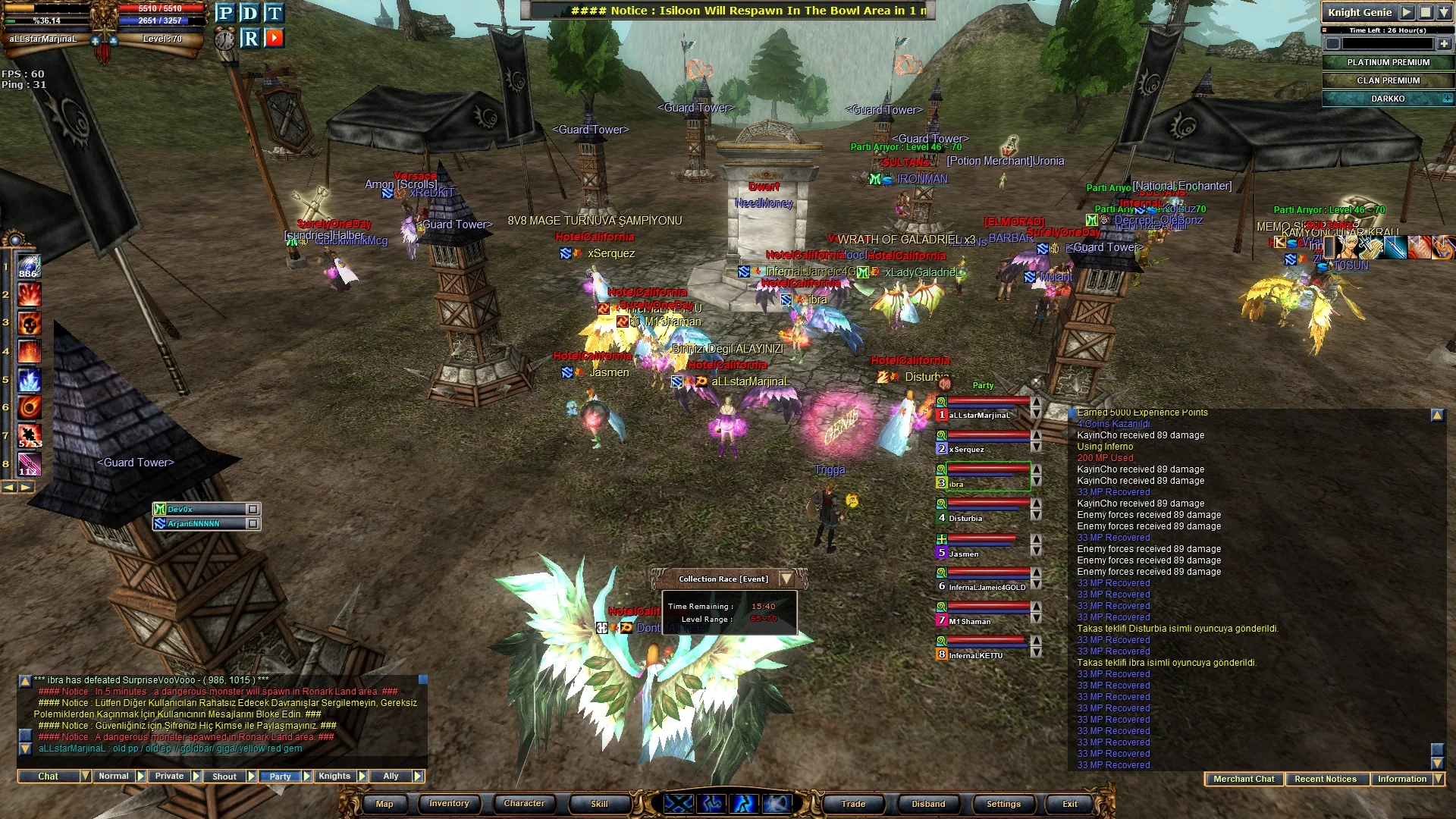1456x819 pixels.
Task: Switch chat to the Party channel
Action: point(280,777)
